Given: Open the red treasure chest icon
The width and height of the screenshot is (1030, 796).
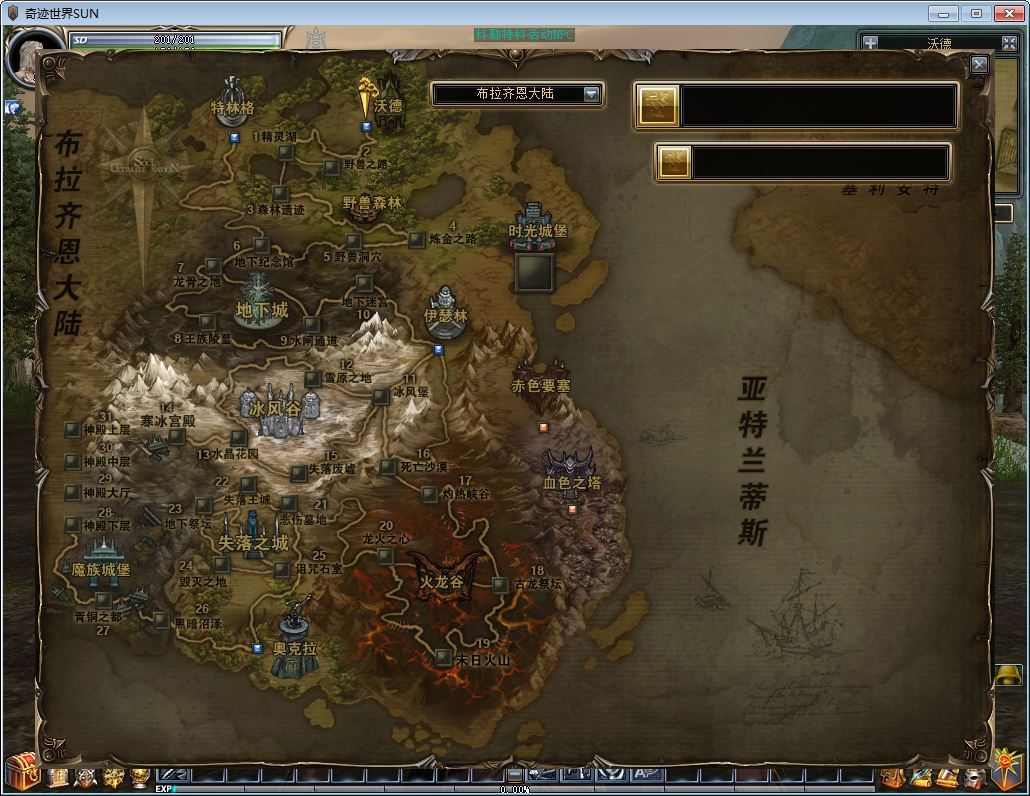Looking at the screenshot, I should pyautogui.click(x=20, y=774).
